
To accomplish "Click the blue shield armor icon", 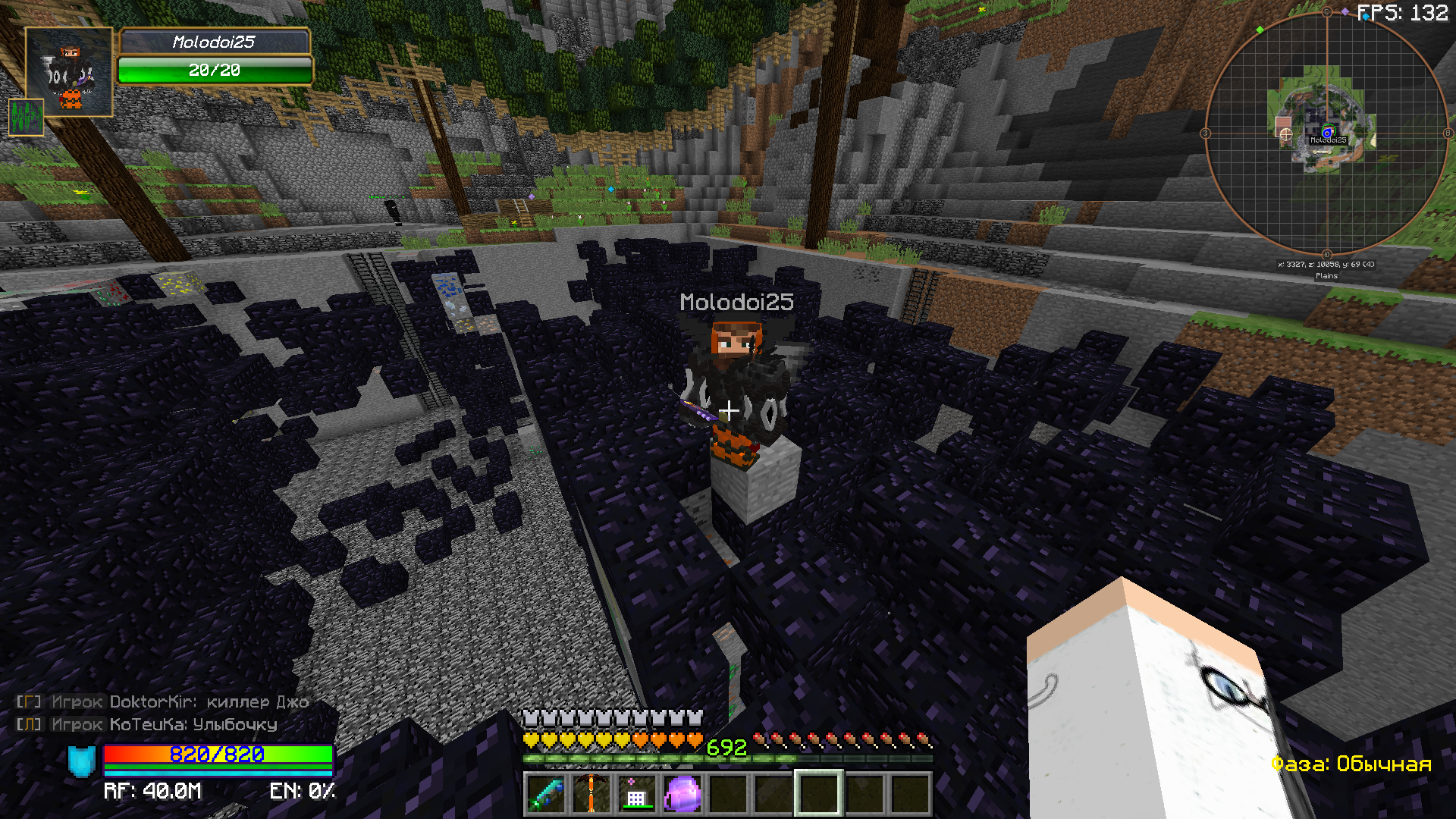I will click(x=82, y=761).
